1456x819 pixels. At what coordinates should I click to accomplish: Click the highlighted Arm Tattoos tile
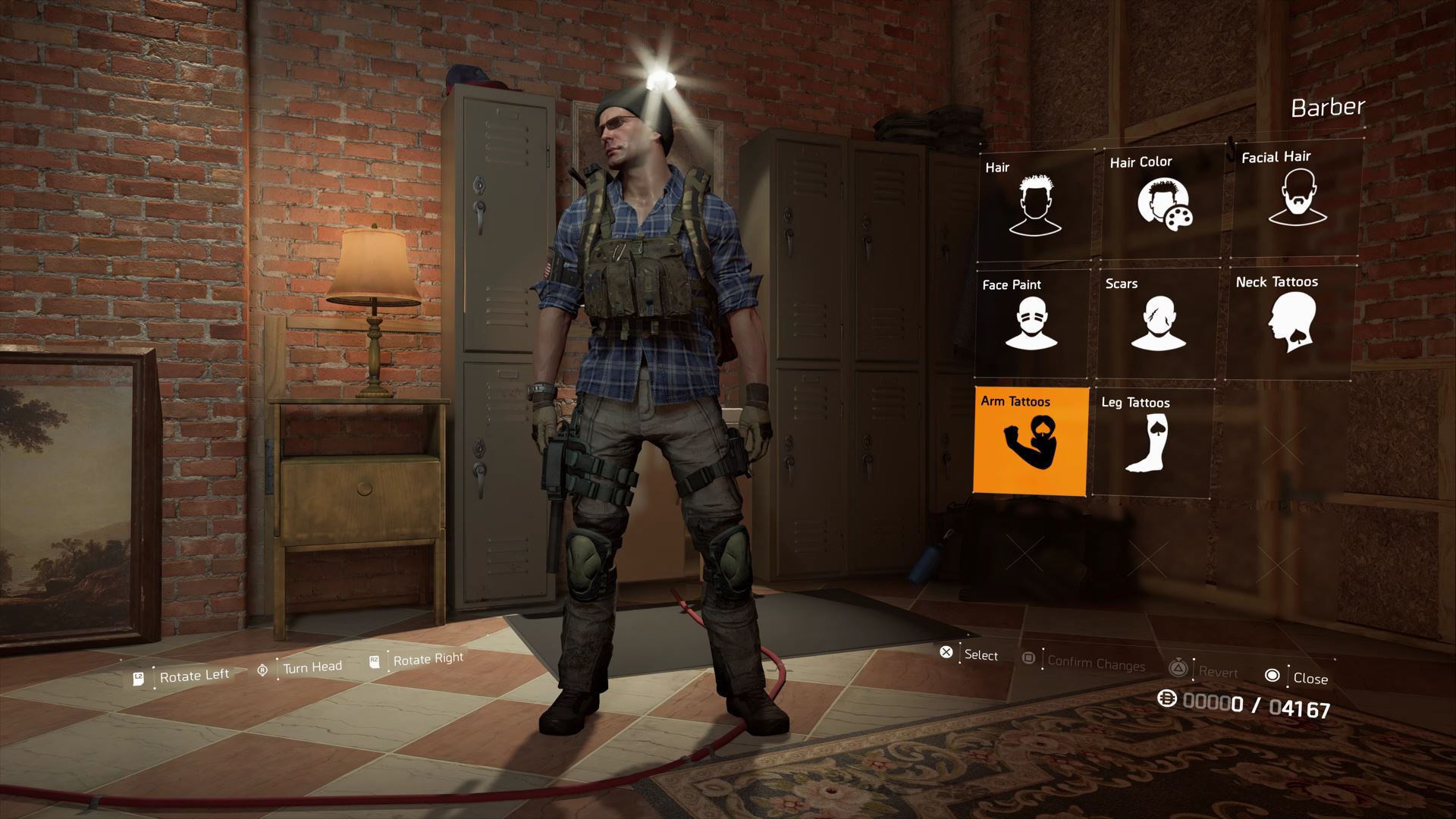tap(1031, 441)
